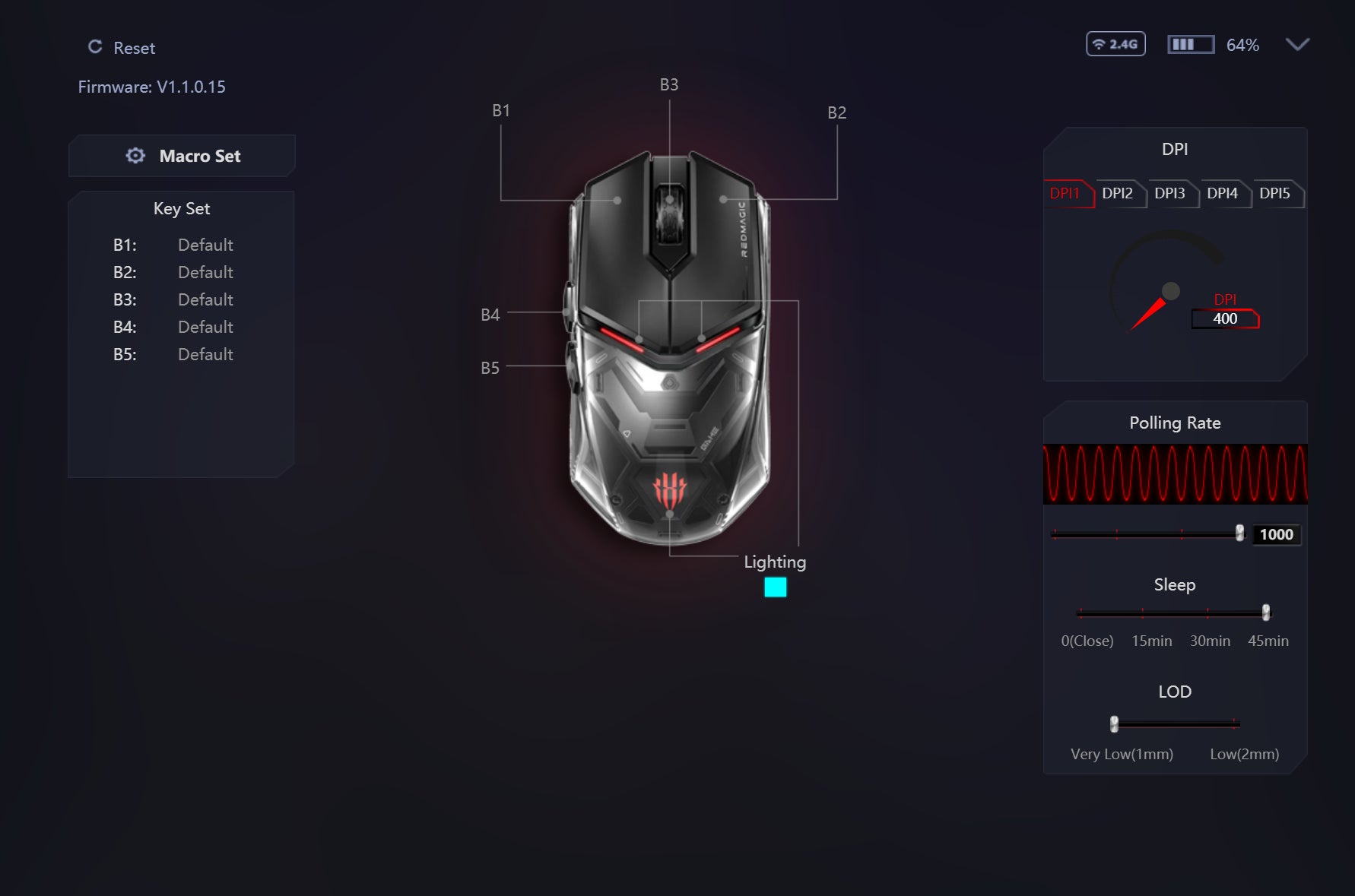Set Sleep slider to 0(Close)
The width and height of the screenshot is (1355, 896).
click(x=1080, y=613)
